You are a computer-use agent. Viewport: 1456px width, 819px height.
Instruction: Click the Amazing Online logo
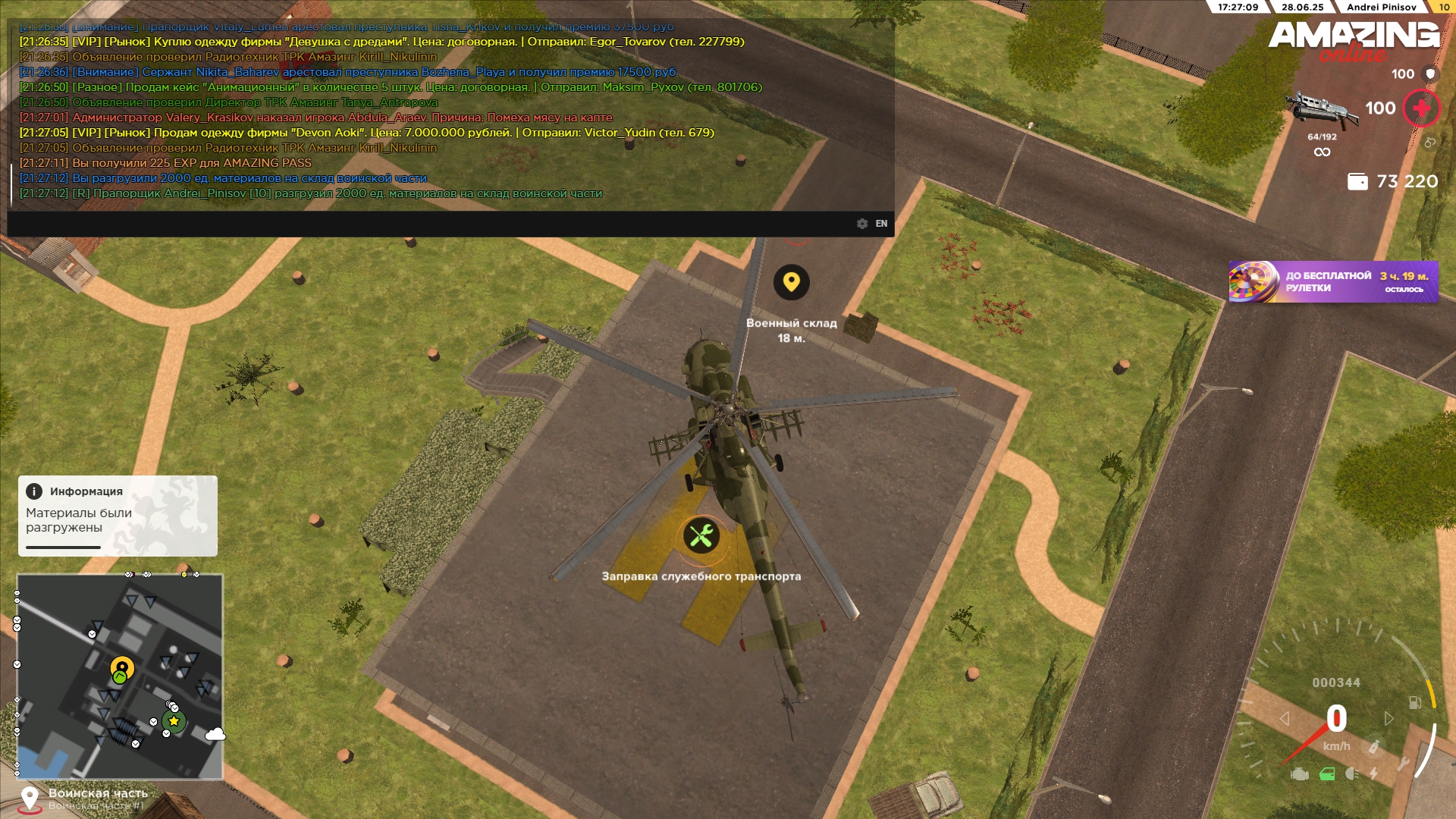(1354, 41)
